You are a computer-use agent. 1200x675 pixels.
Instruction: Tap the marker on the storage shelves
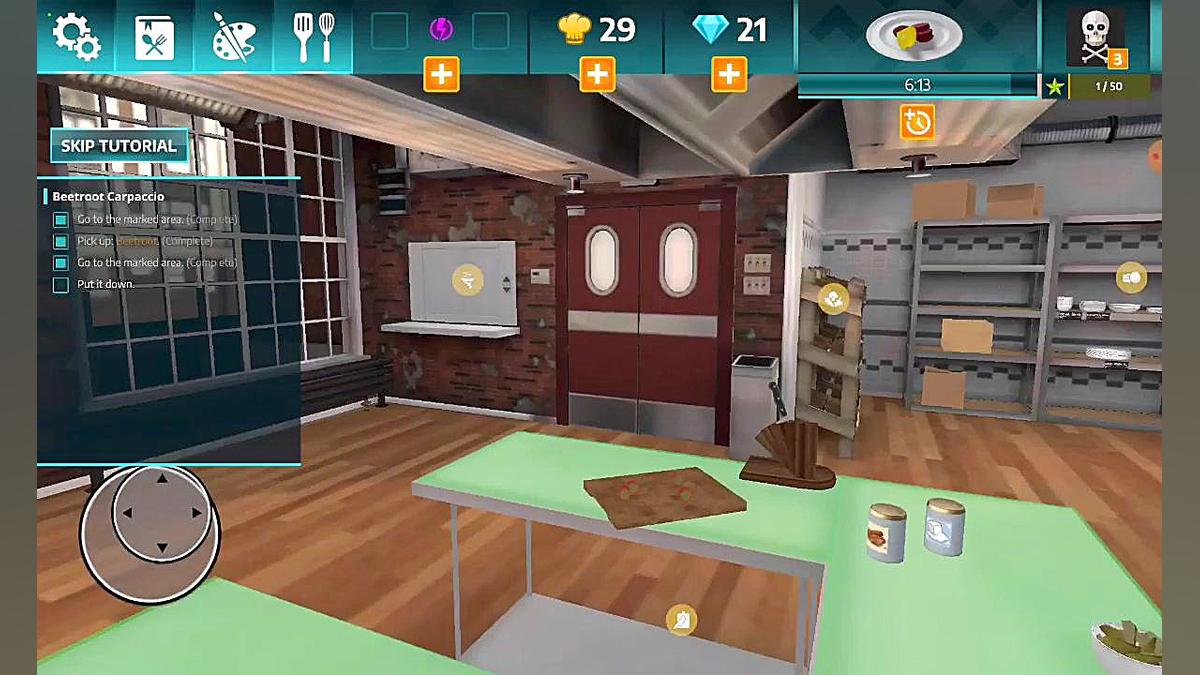tap(1131, 277)
